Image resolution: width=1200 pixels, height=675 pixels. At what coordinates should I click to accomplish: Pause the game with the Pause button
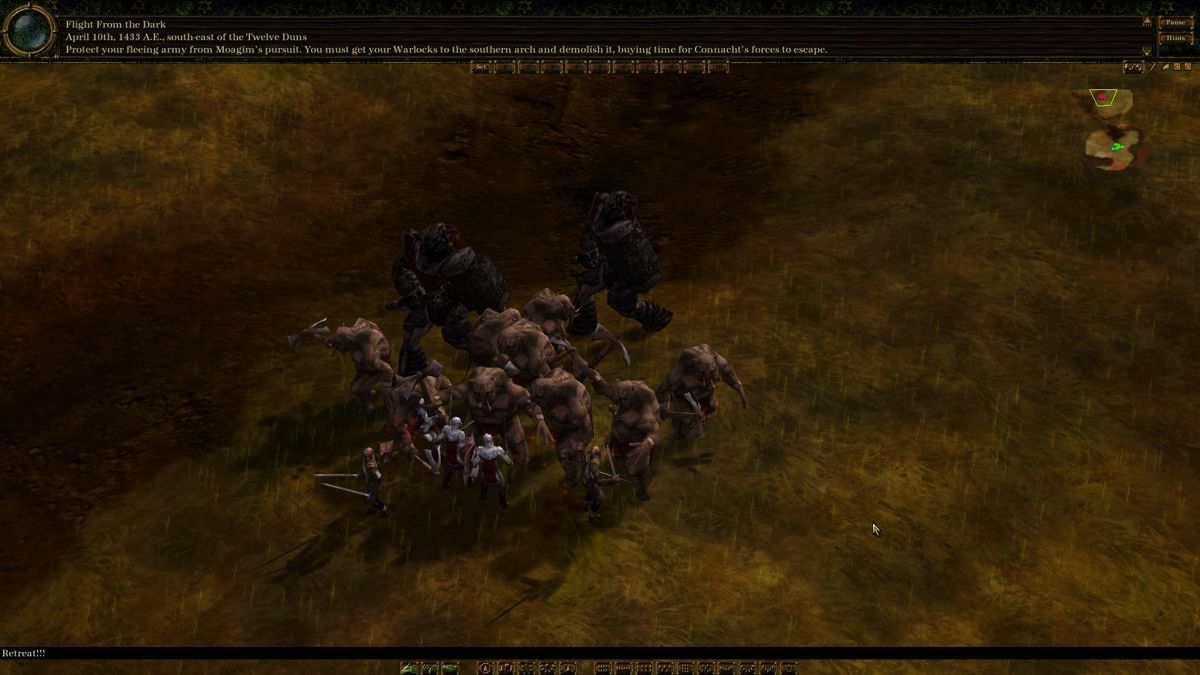(1175, 23)
